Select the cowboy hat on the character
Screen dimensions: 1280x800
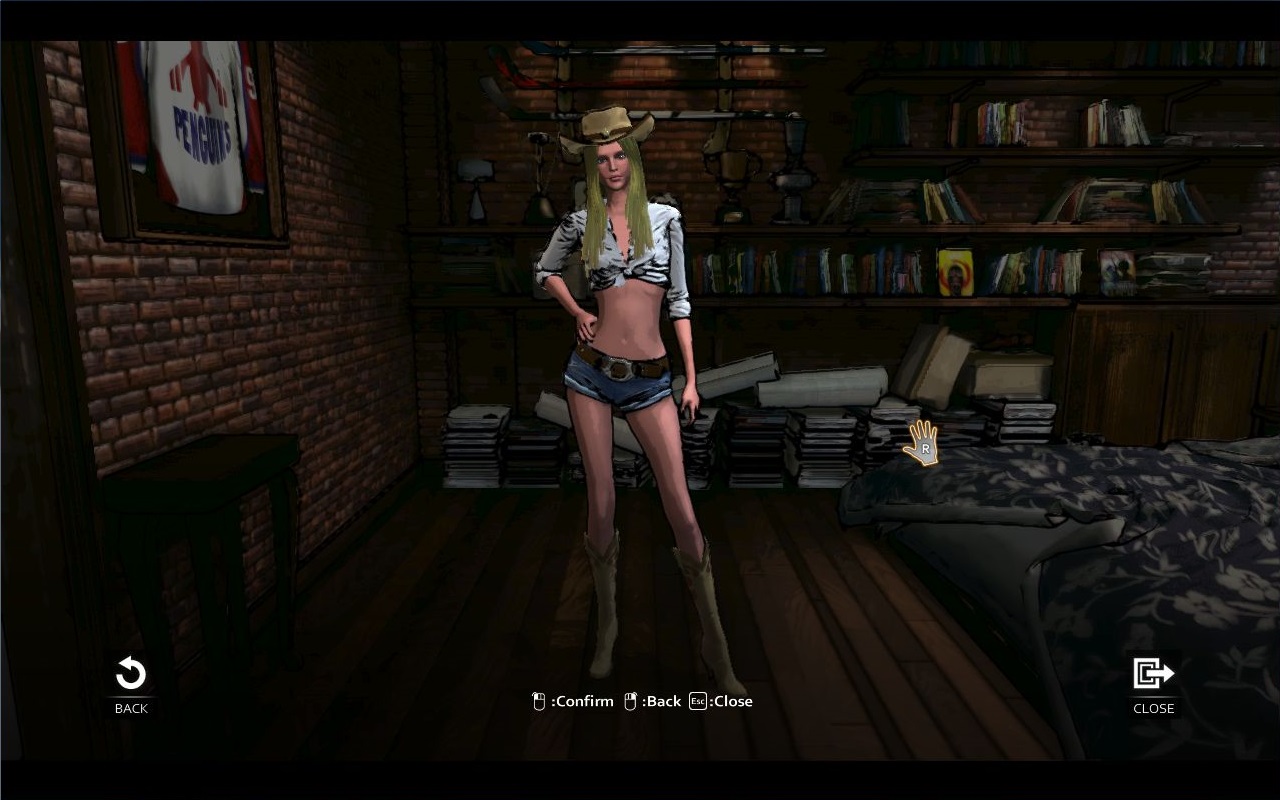coord(607,125)
